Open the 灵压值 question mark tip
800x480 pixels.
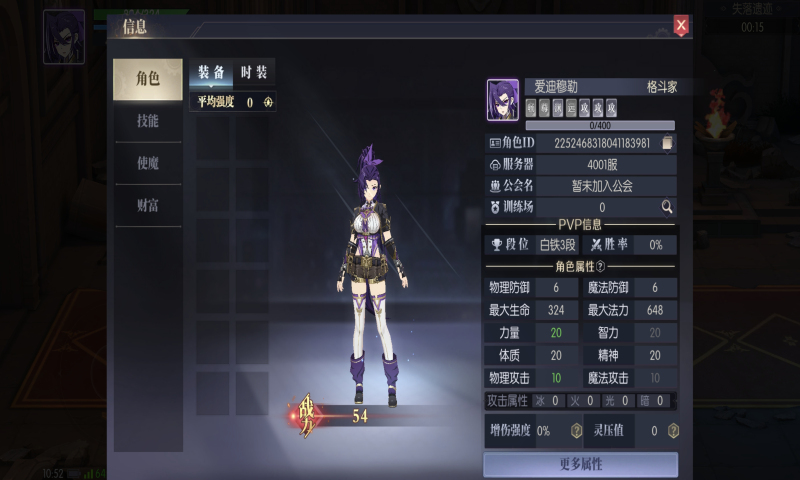673,431
